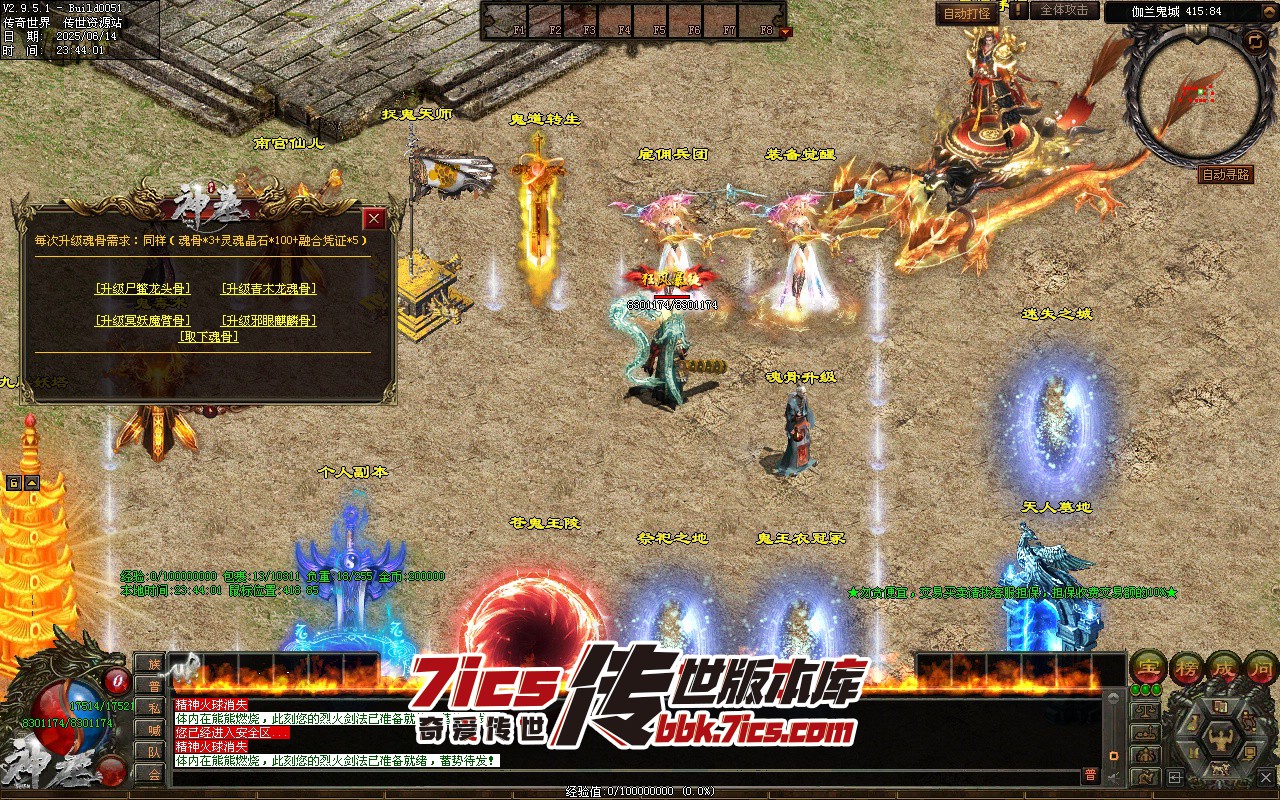Switch to the 私 private chat channel
Image resolution: width=1280 pixels, height=800 pixels.
coord(153,708)
